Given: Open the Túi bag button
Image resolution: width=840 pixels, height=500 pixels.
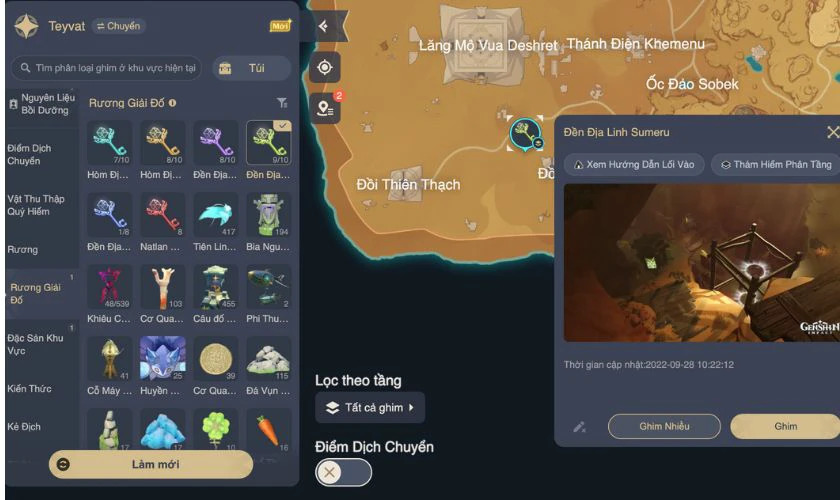Looking at the screenshot, I should [x=251, y=68].
